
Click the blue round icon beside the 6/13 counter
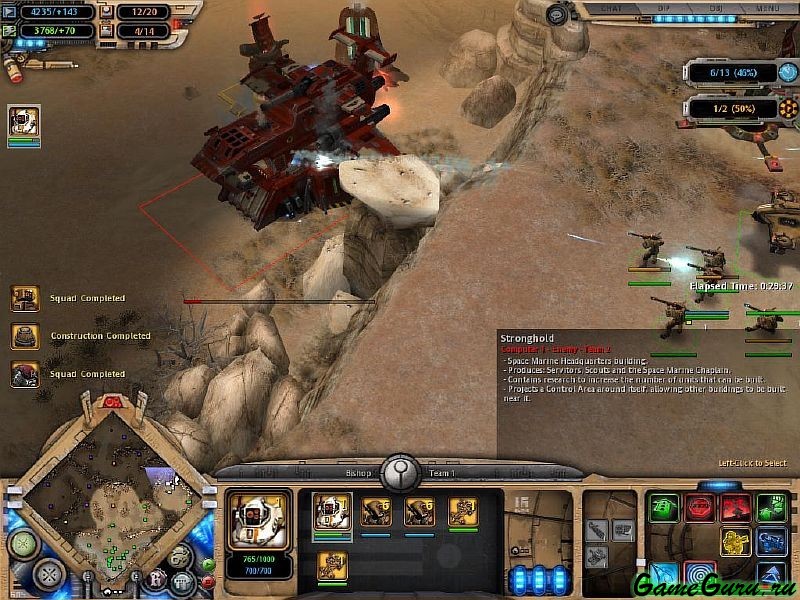click(x=790, y=73)
